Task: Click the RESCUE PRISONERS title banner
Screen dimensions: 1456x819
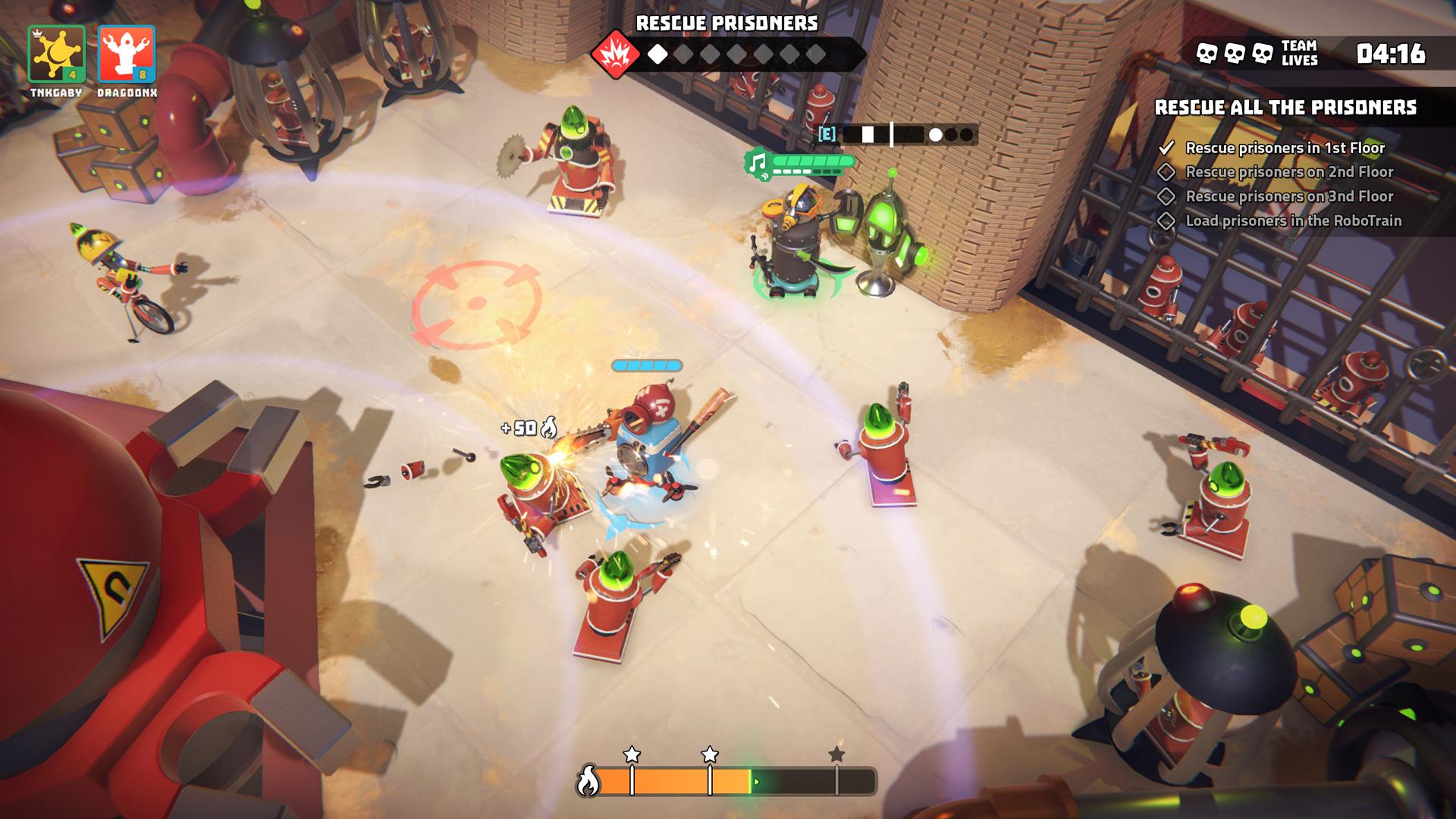Action: click(x=727, y=22)
